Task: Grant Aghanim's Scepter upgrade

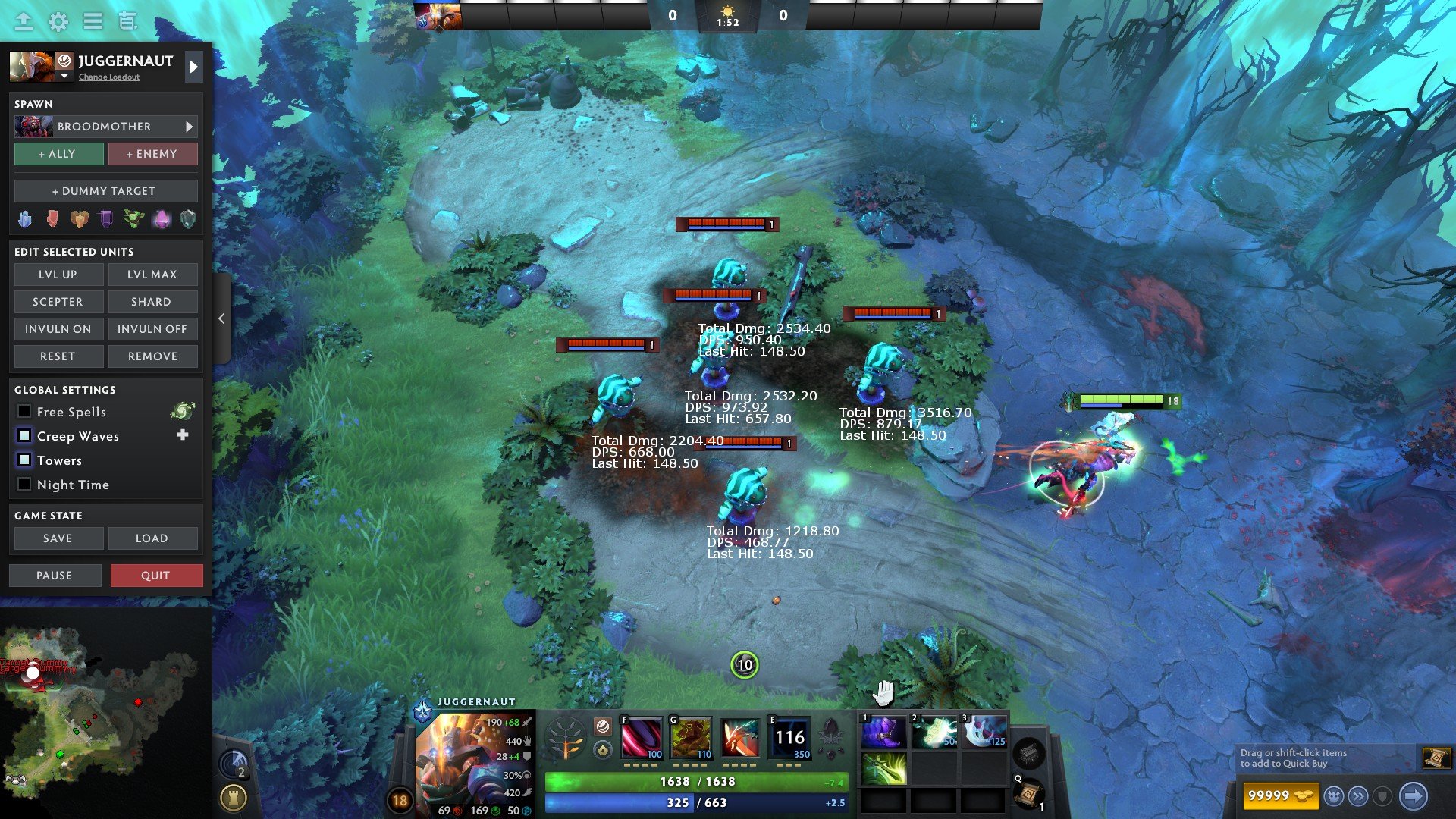Action: pyautogui.click(x=58, y=302)
